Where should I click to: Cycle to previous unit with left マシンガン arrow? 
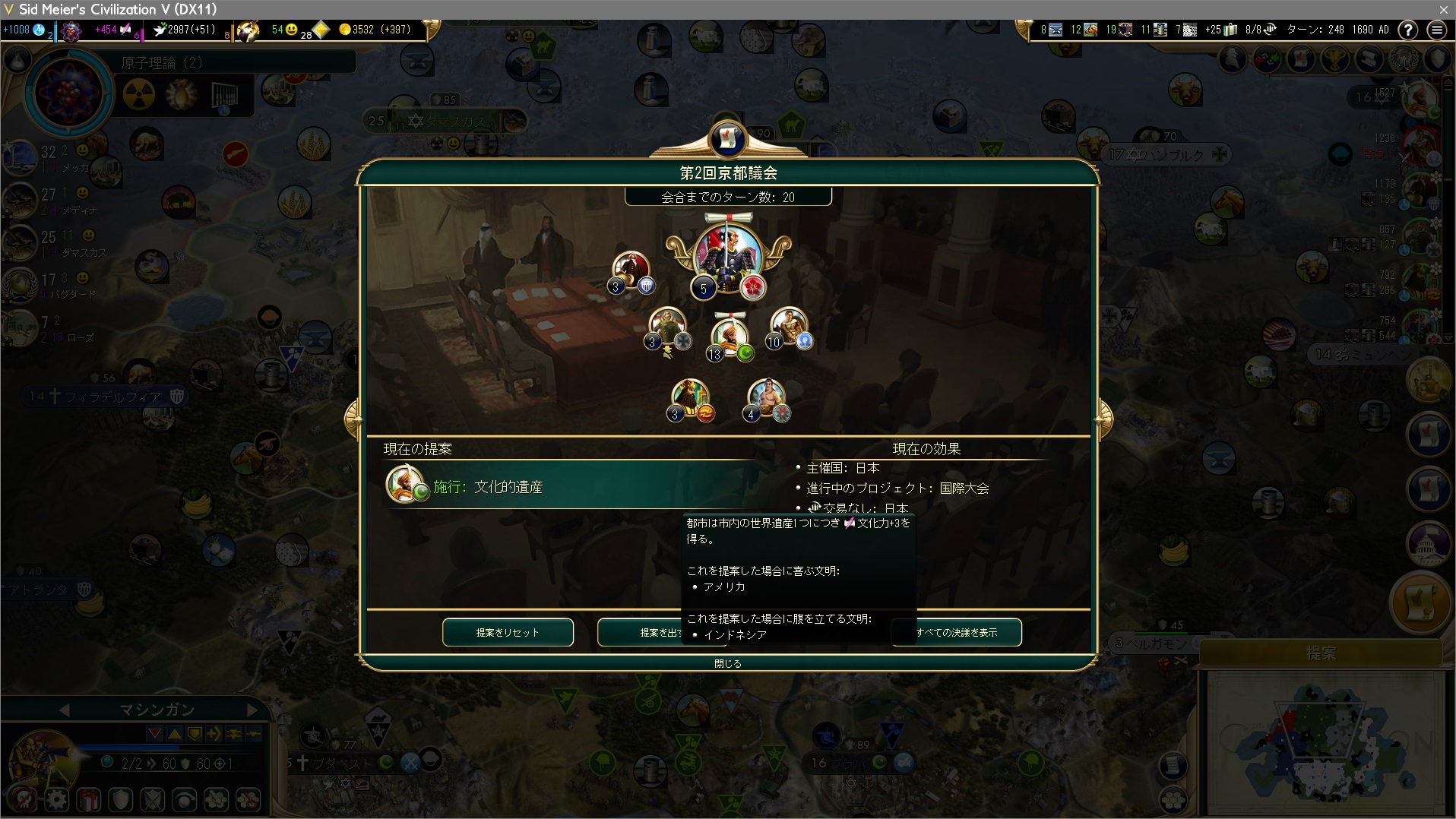tap(64, 710)
